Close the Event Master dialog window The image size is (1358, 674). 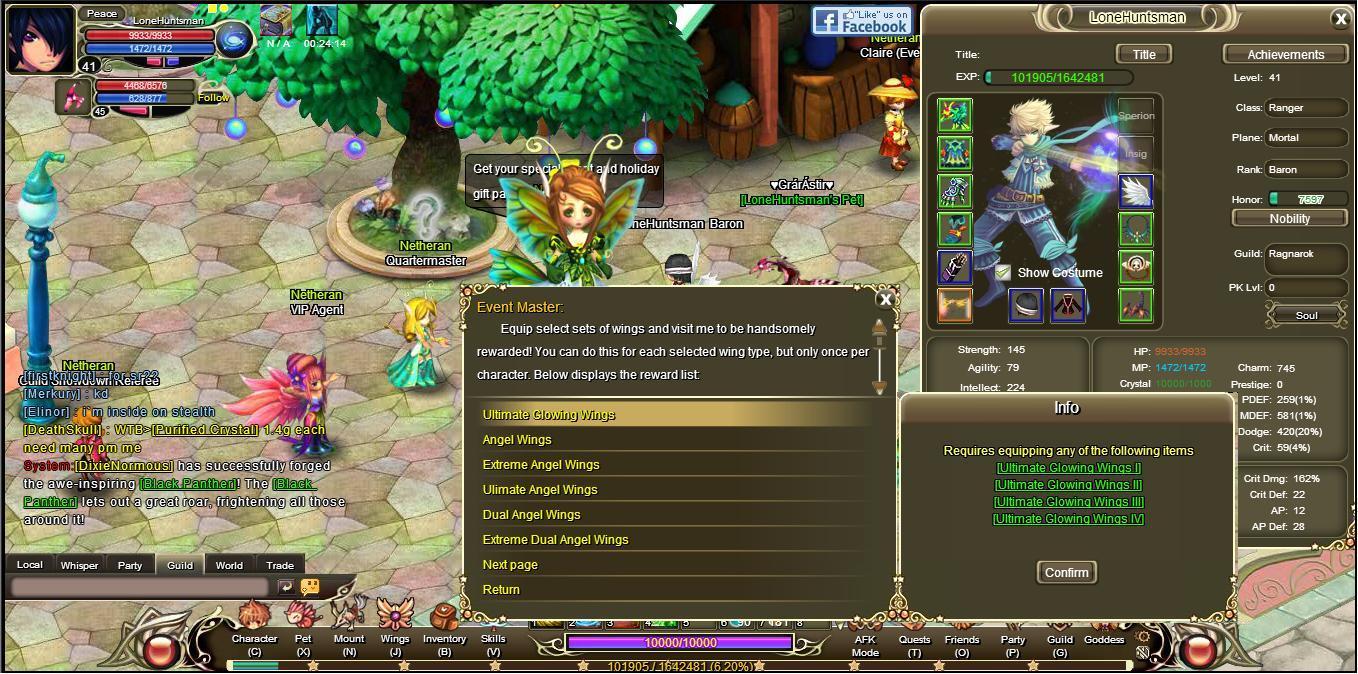coord(885,298)
